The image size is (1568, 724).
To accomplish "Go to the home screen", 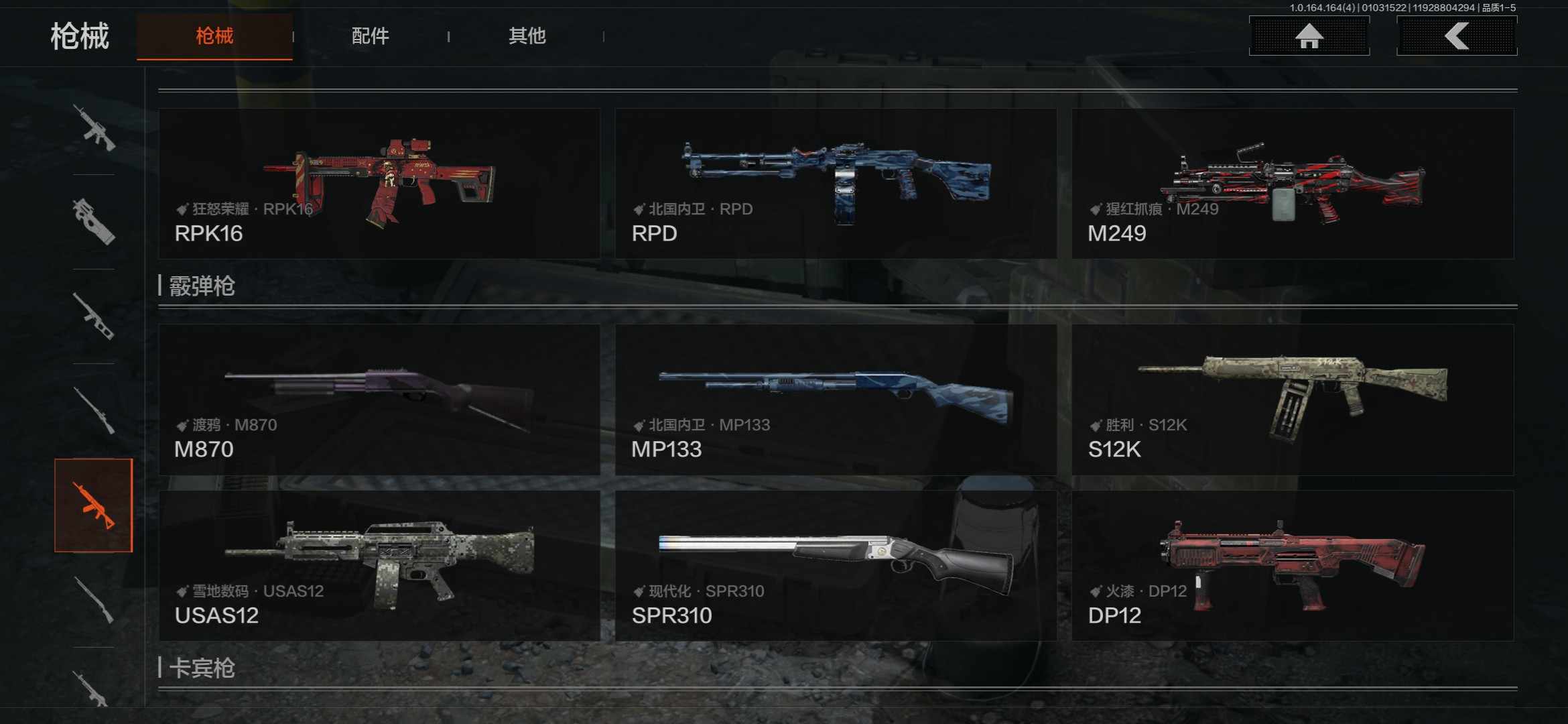I will pyautogui.click(x=1309, y=36).
